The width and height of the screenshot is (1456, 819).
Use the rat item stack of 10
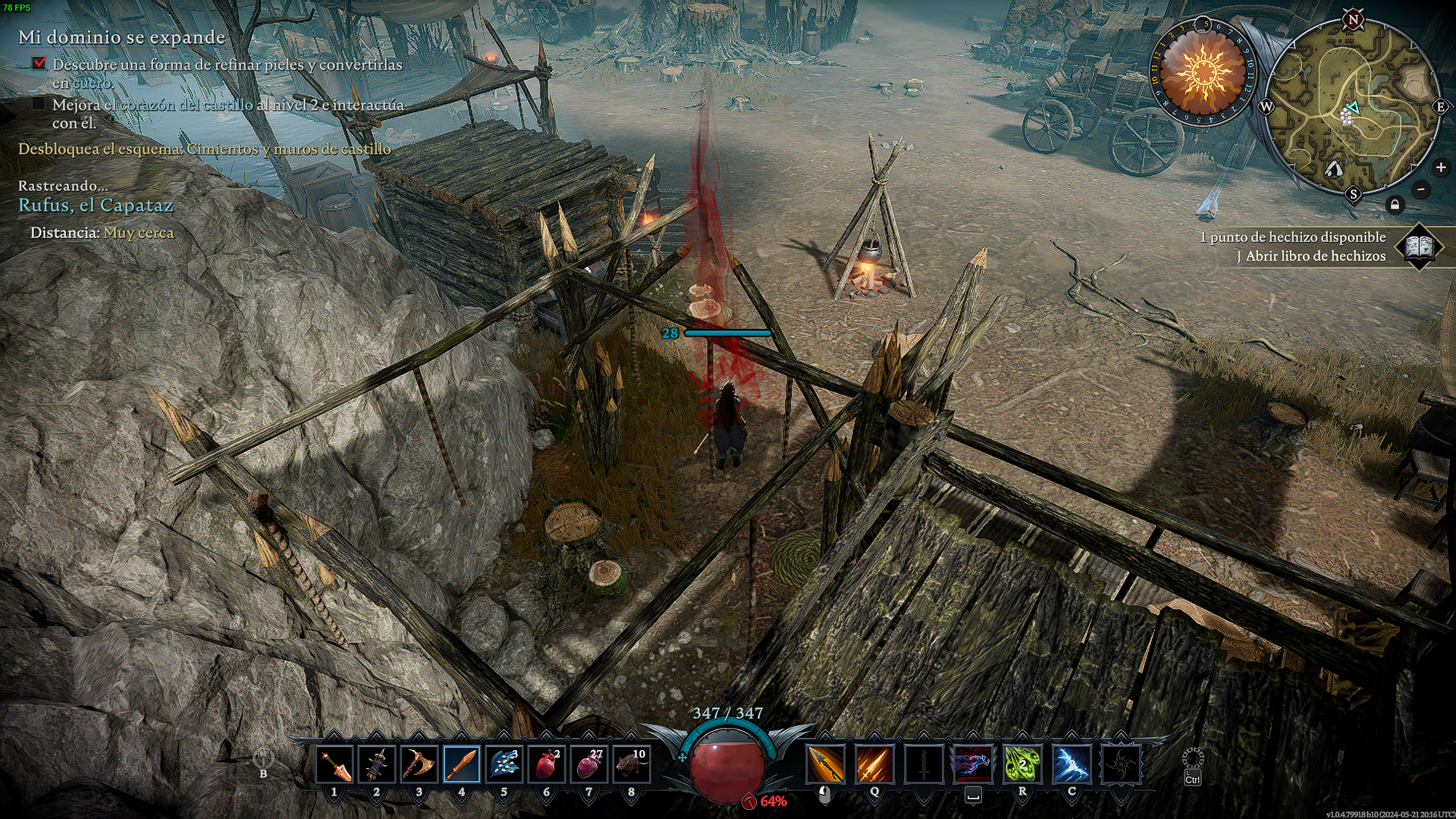(x=632, y=764)
